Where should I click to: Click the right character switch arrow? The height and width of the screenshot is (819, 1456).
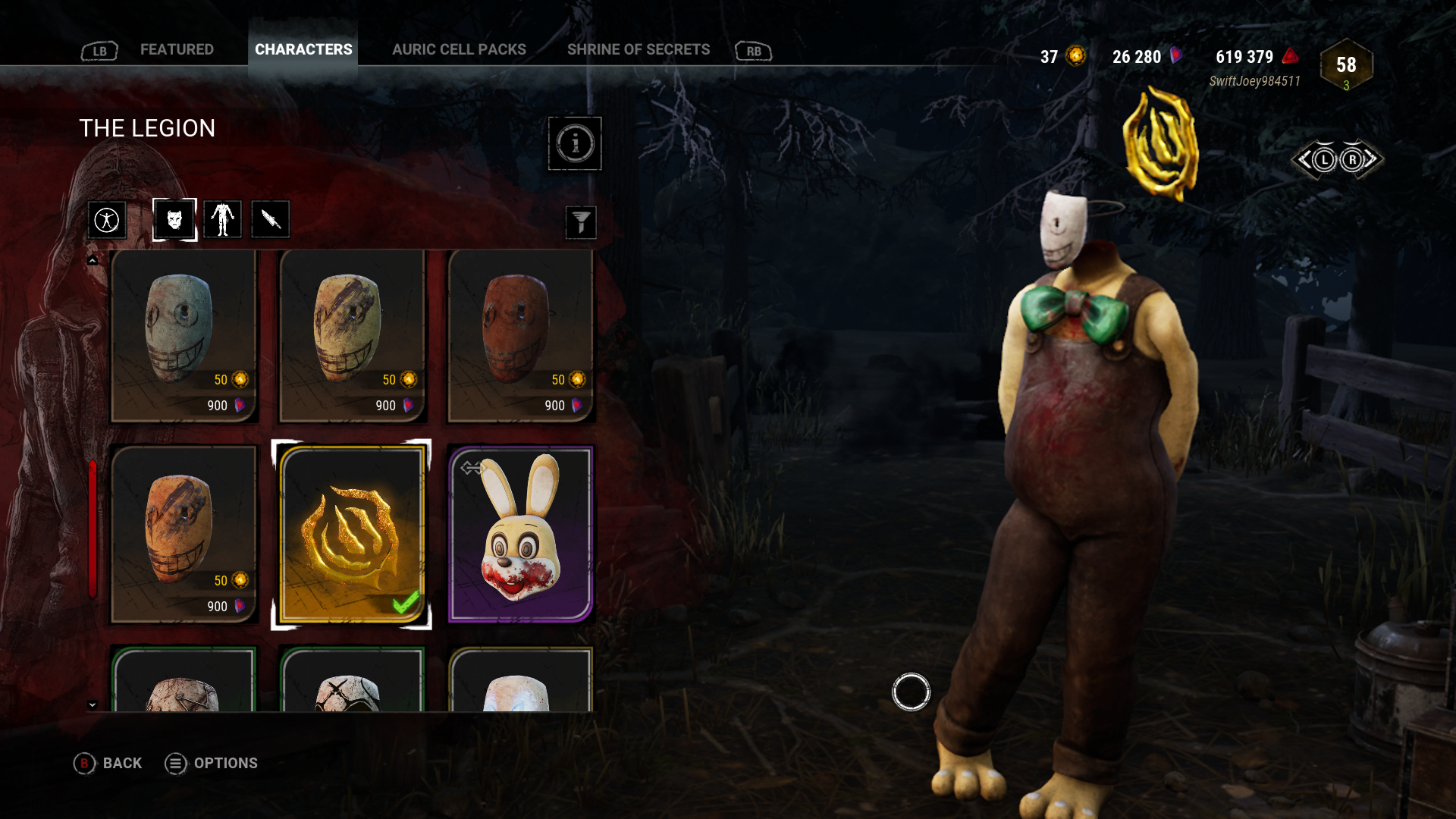(1355, 158)
